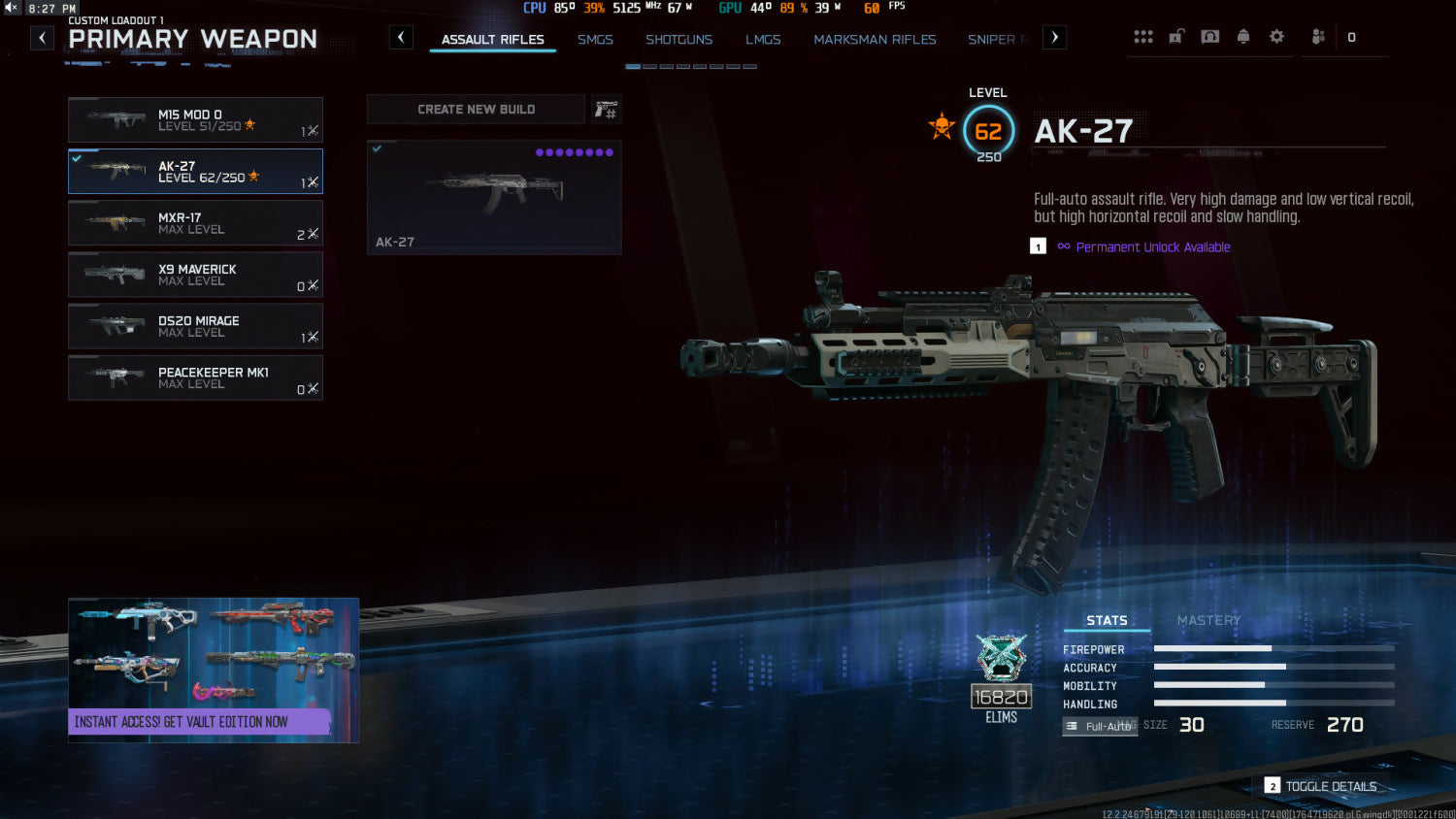This screenshot has height=819, width=1456.
Task: Select the Peacekeeper MK1 rifle
Action: point(195,377)
